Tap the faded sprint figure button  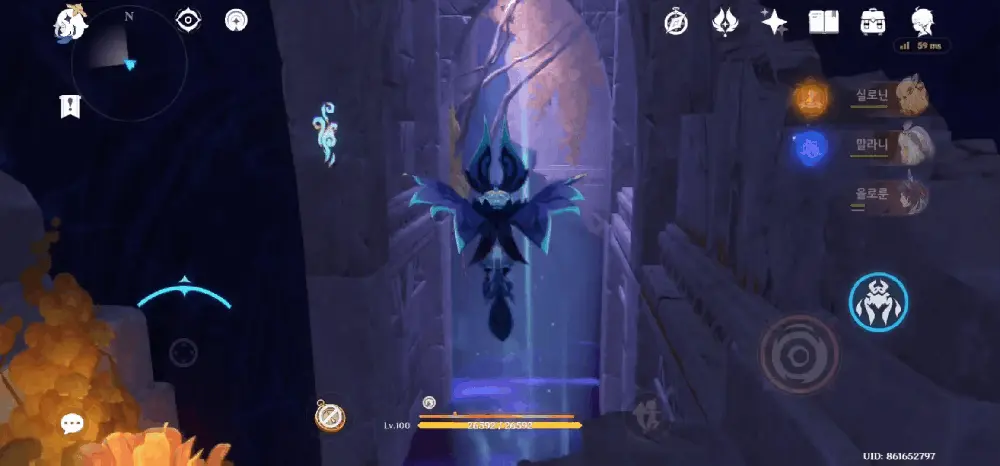[647, 414]
